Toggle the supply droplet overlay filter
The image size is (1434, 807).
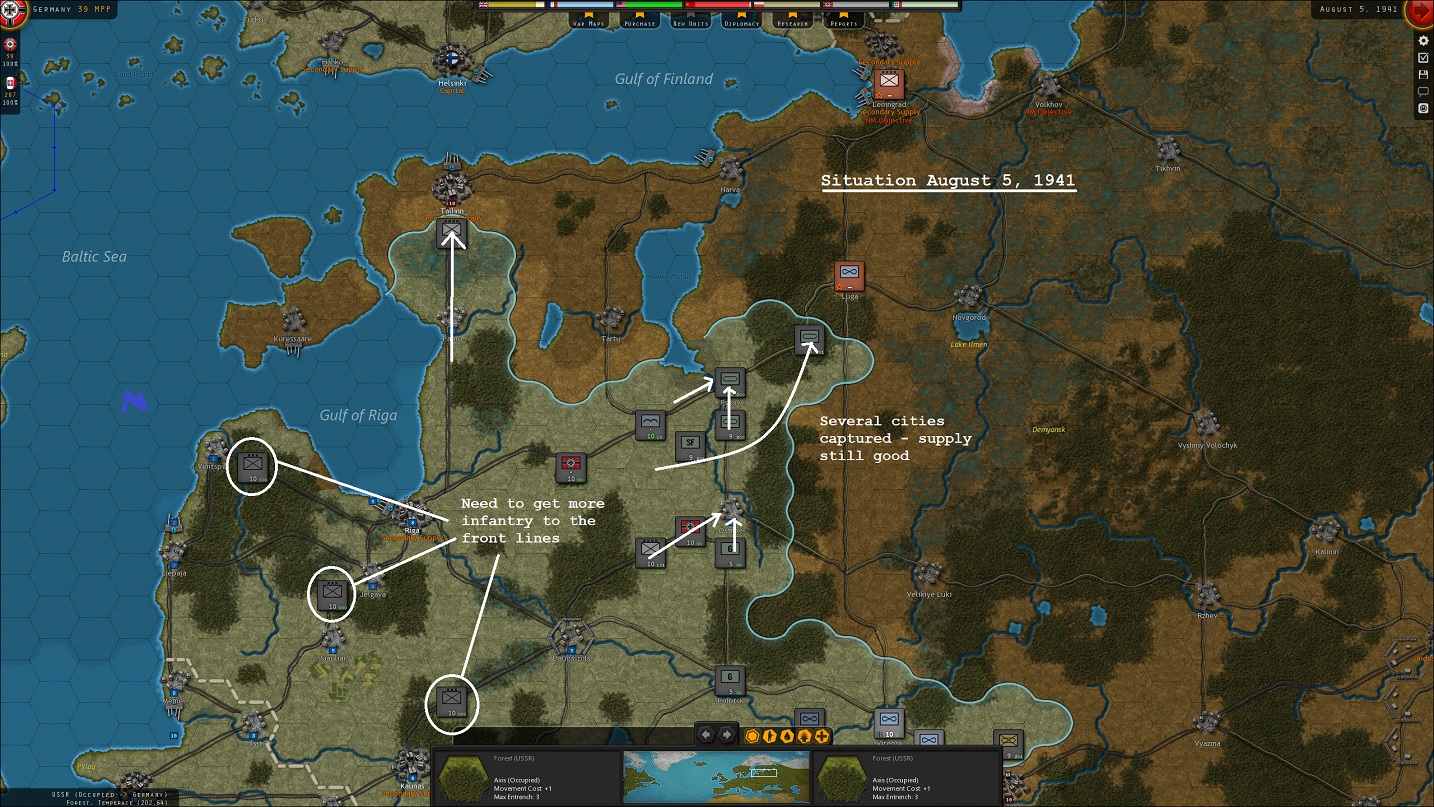coord(787,735)
